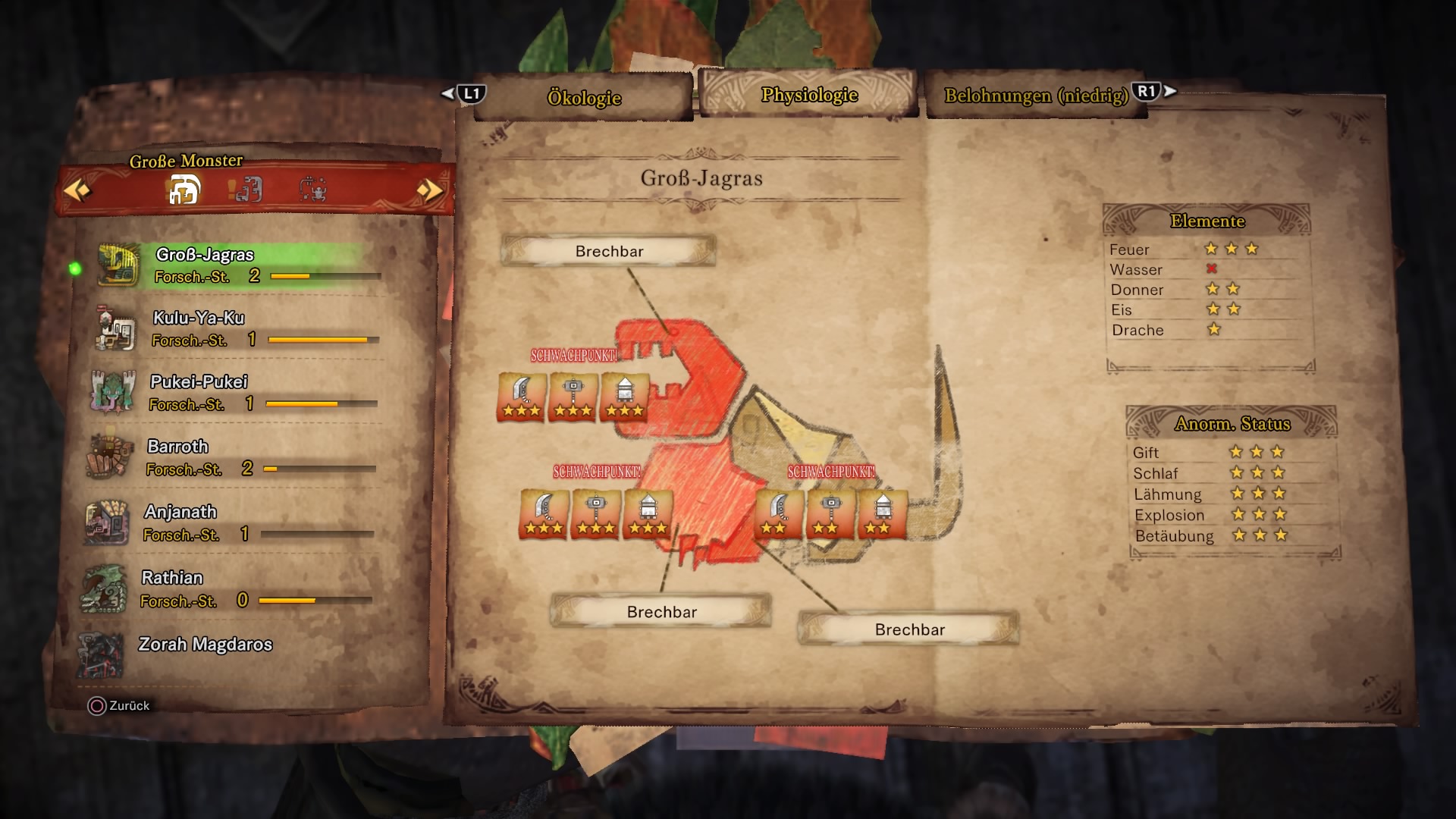Viewport: 1456px width, 819px height.
Task: Open the Physiologie tab
Action: point(808,95)
